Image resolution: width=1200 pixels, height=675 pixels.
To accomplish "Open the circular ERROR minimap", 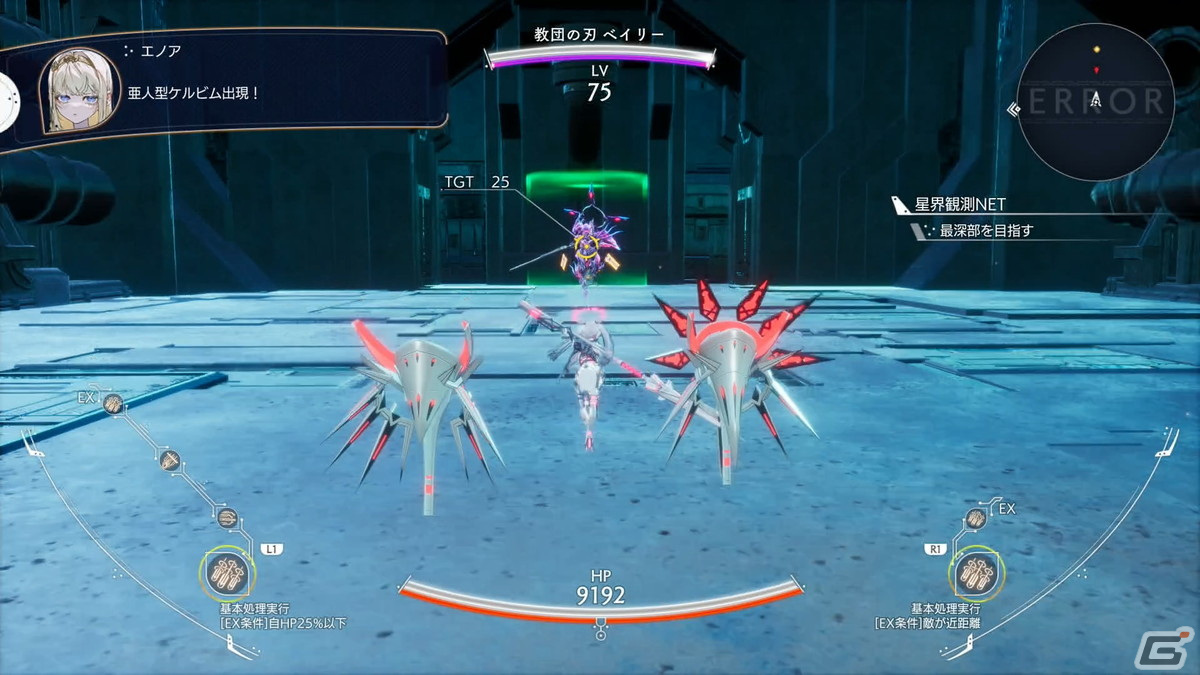I will [x=1096, y=101].
